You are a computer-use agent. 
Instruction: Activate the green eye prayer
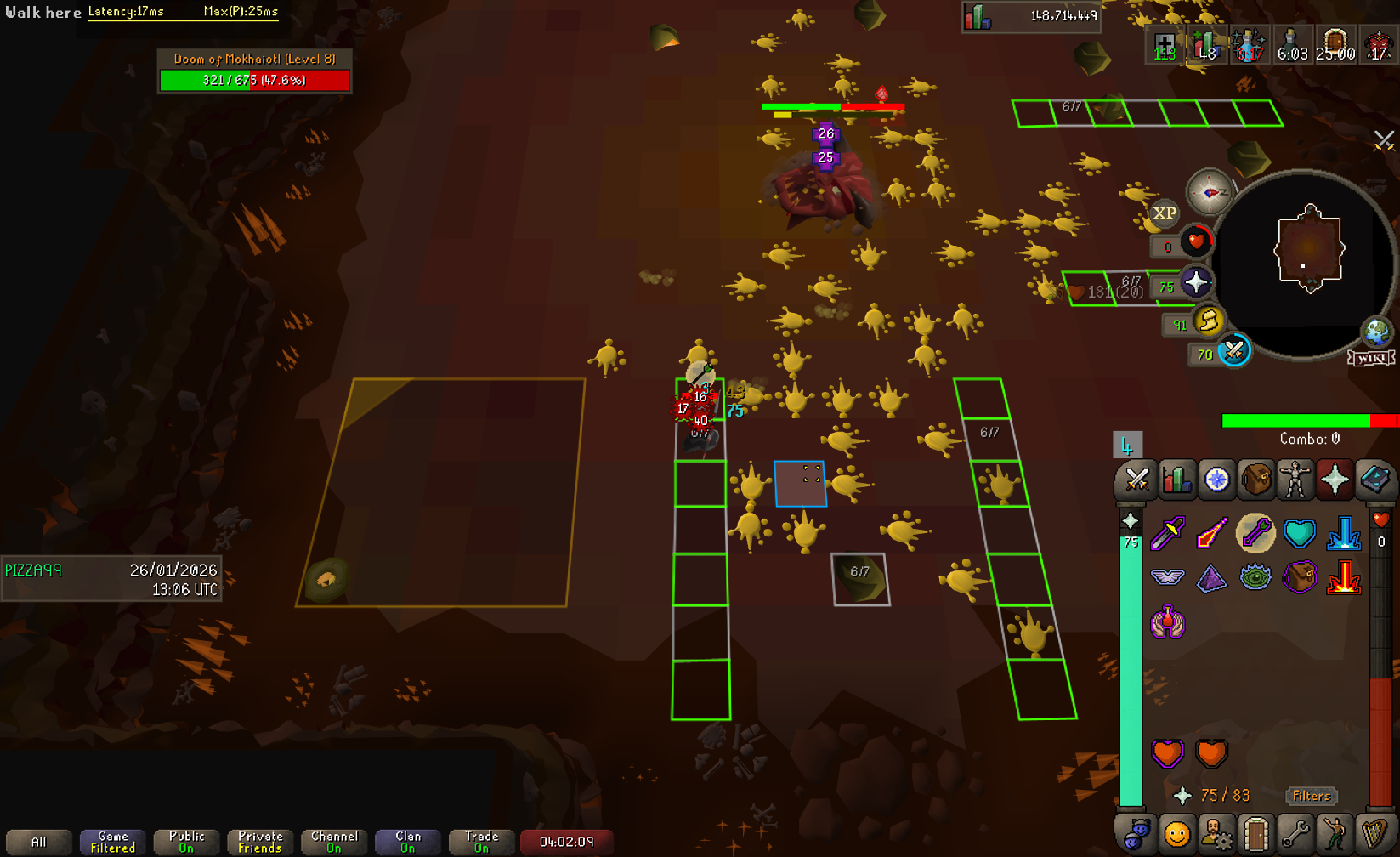(x=1255, y=579)
